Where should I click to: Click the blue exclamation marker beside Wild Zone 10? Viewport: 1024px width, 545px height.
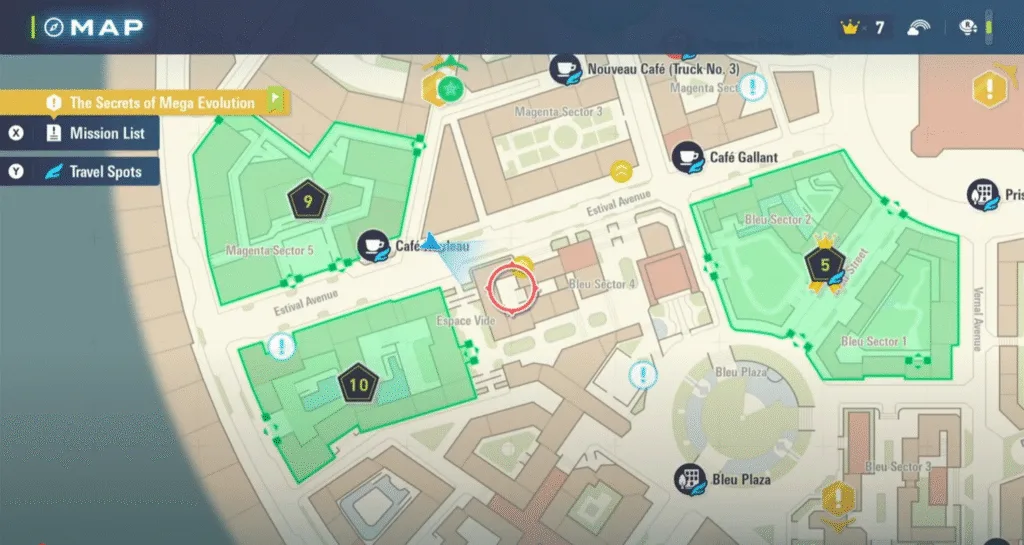(x=282, y=347)
